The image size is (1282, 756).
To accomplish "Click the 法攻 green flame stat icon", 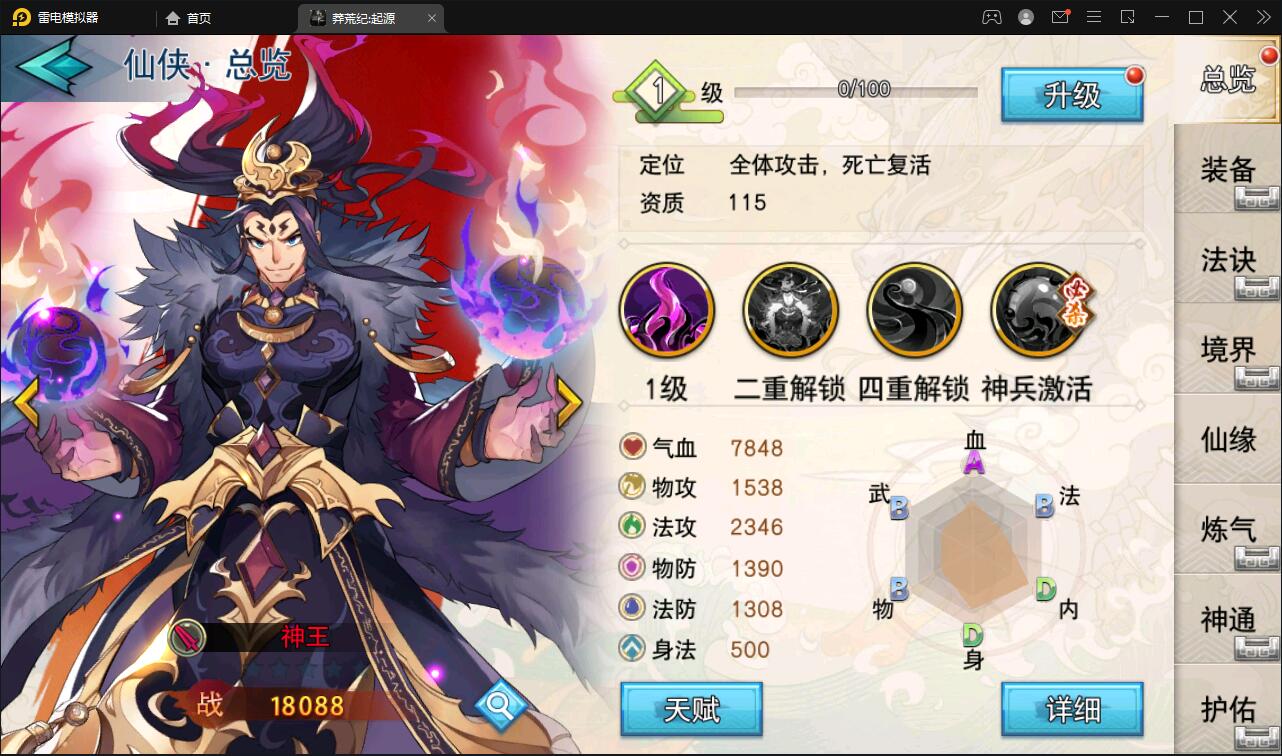I will pyautogui.click(x=632, y=528).
